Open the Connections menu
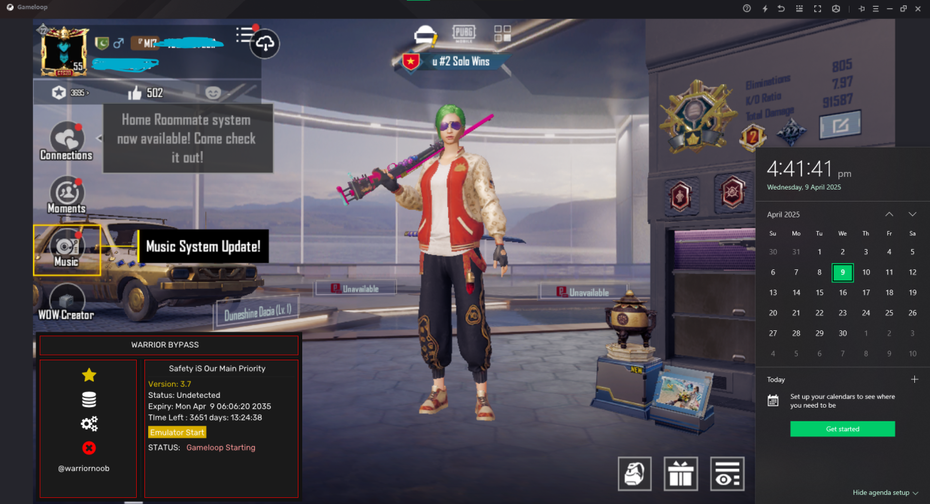The image size is (930, 504). [66, 141]
